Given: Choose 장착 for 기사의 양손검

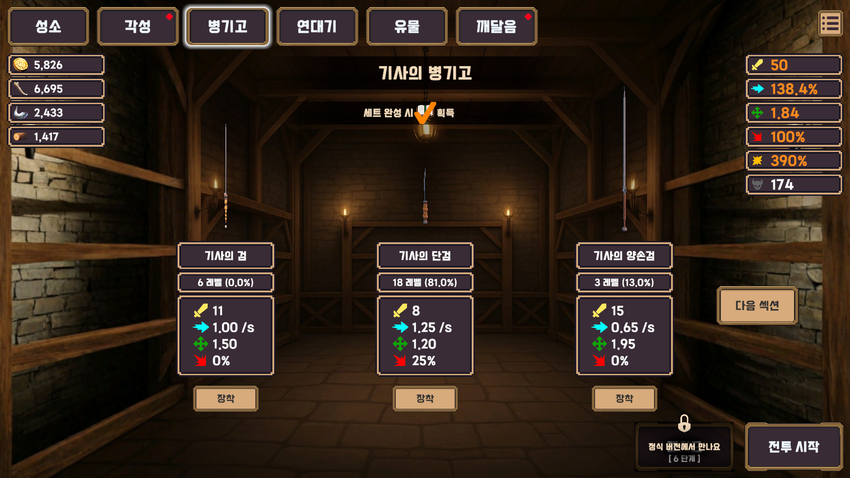Looking at the screenshot, I should pyautogui.click(x=624, y=399).
